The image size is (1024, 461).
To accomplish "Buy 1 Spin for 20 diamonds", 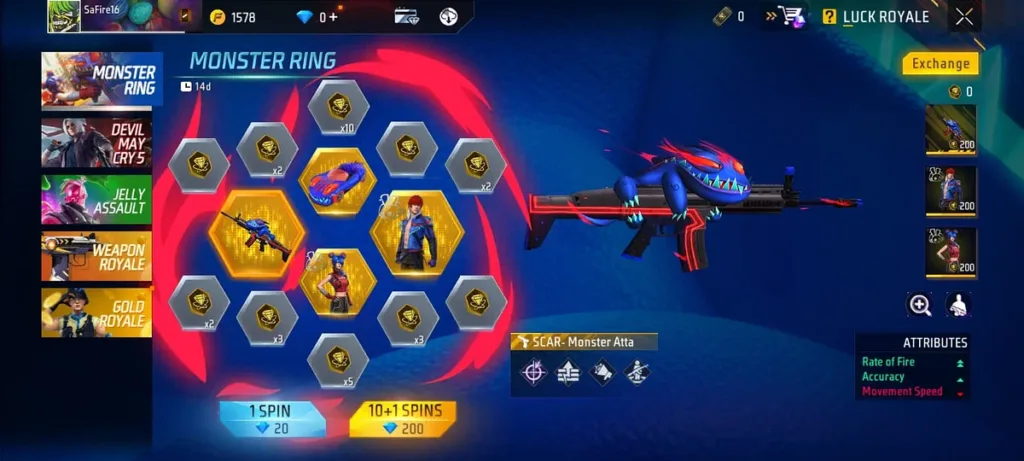I will pos(272,419).
